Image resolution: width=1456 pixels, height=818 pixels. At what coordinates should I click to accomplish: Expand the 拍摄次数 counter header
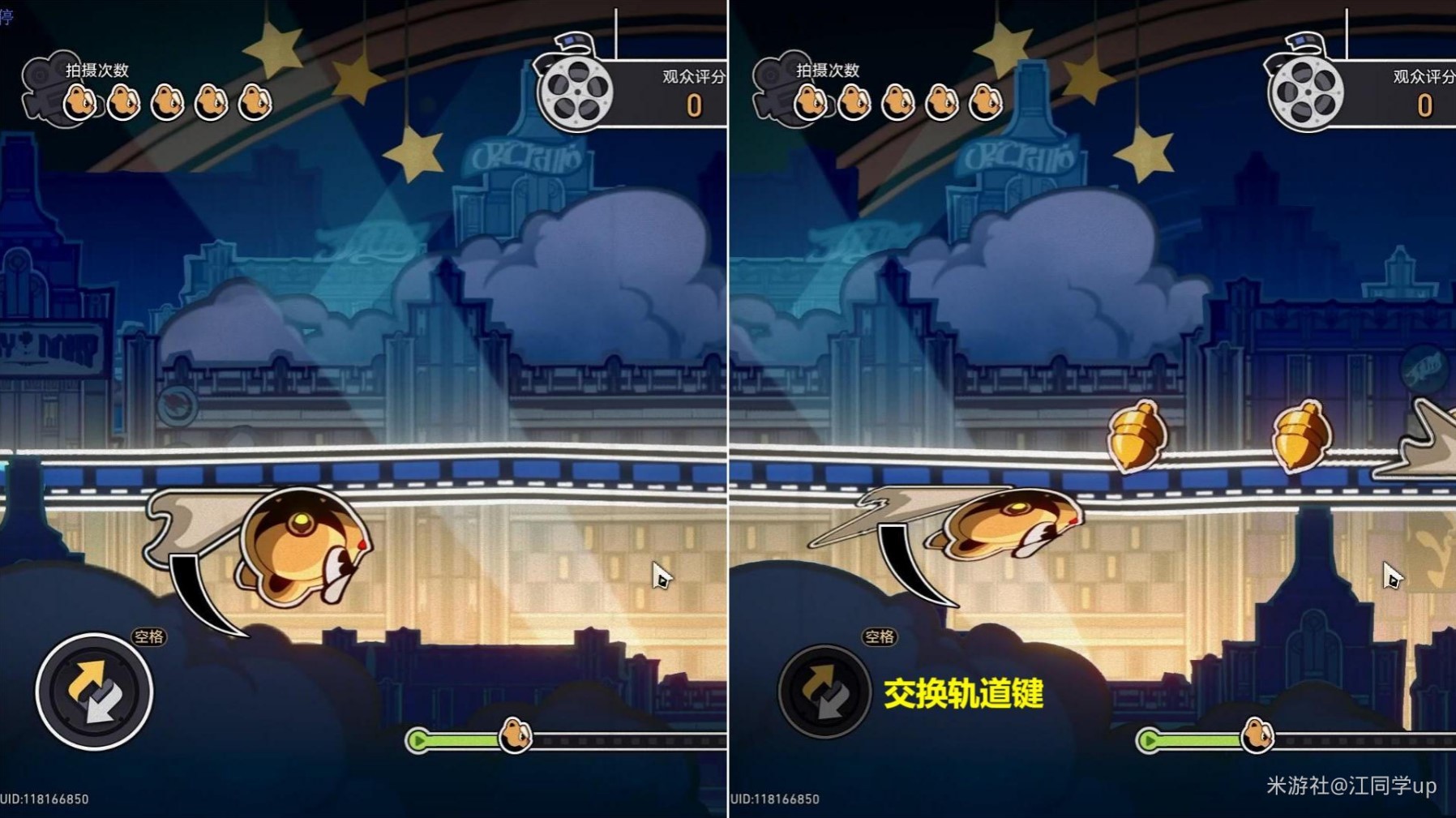pos(95,71)
